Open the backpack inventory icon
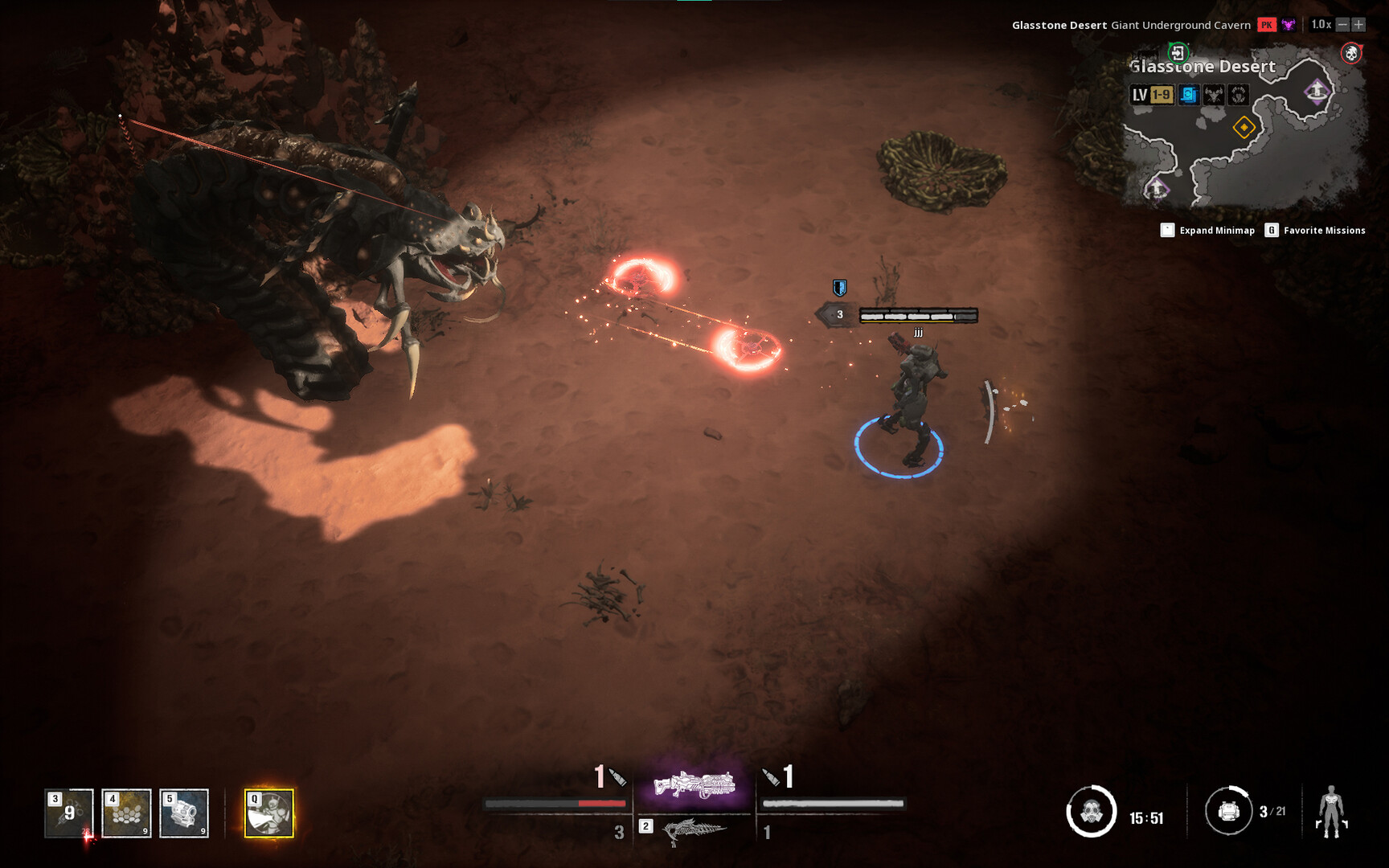This screenshot has width=1389, height=868. click(x=1229, y=812)
